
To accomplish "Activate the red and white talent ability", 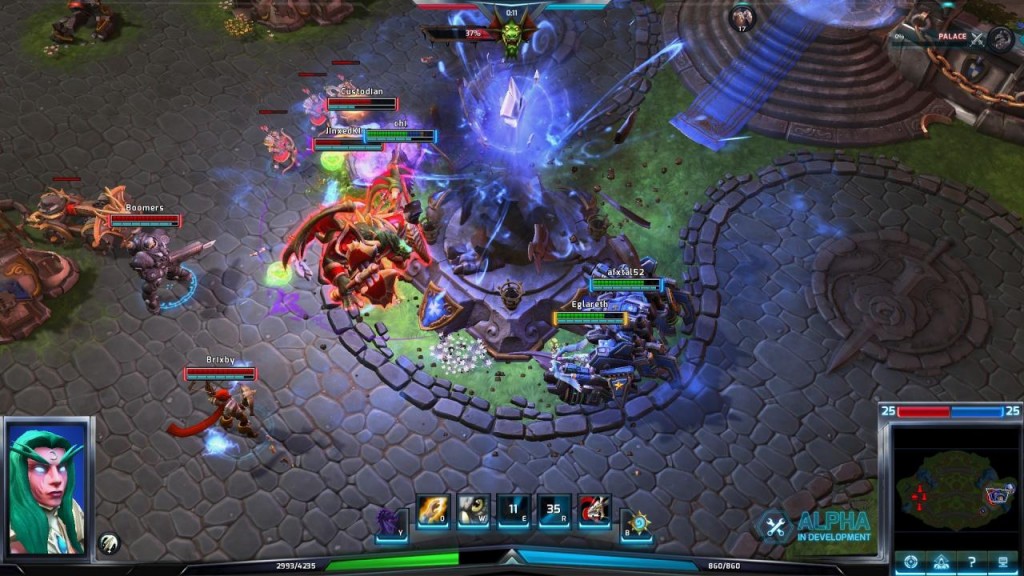I will click(x=594, y=512).
